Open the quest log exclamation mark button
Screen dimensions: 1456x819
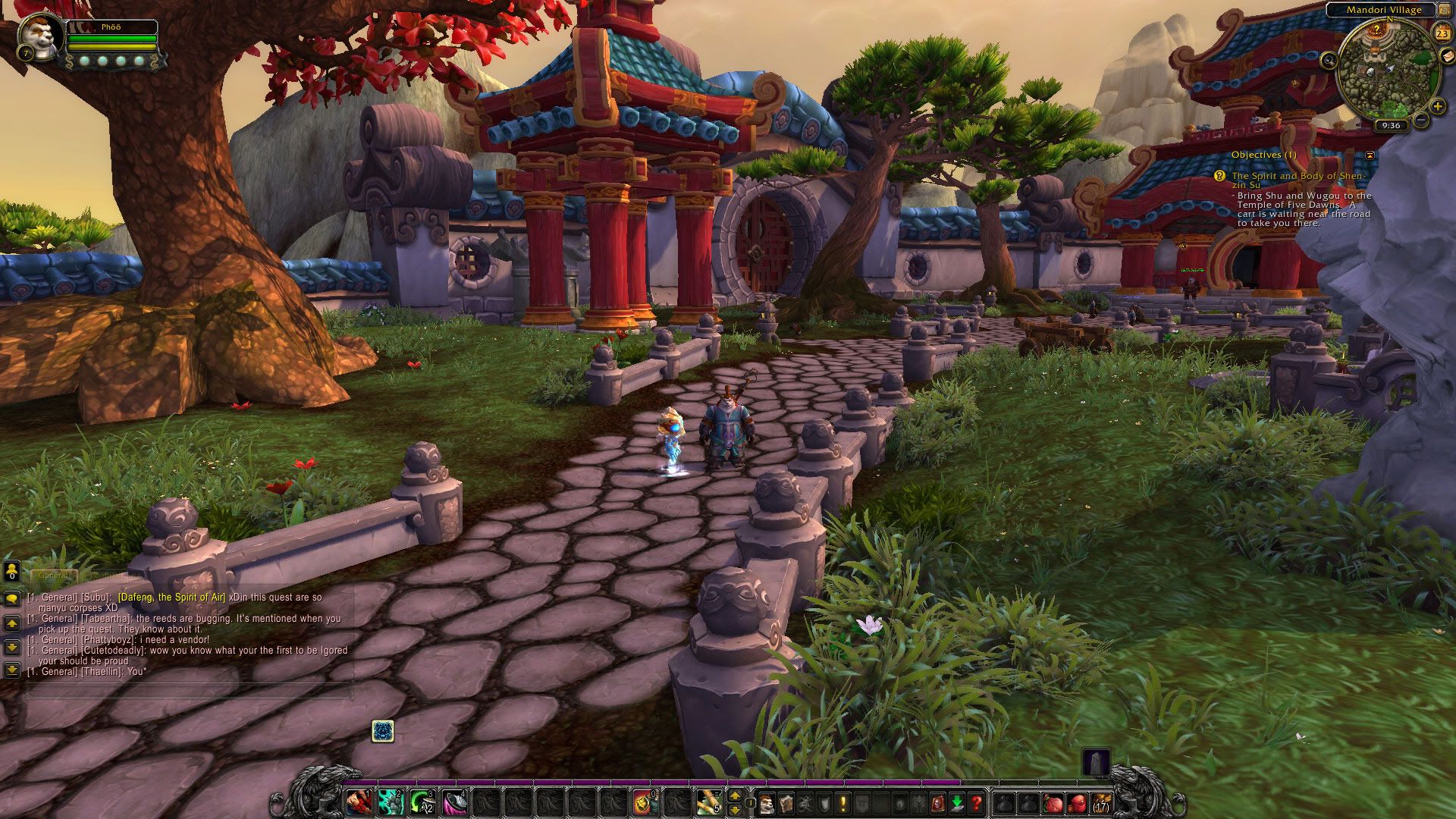coord(843,802)
